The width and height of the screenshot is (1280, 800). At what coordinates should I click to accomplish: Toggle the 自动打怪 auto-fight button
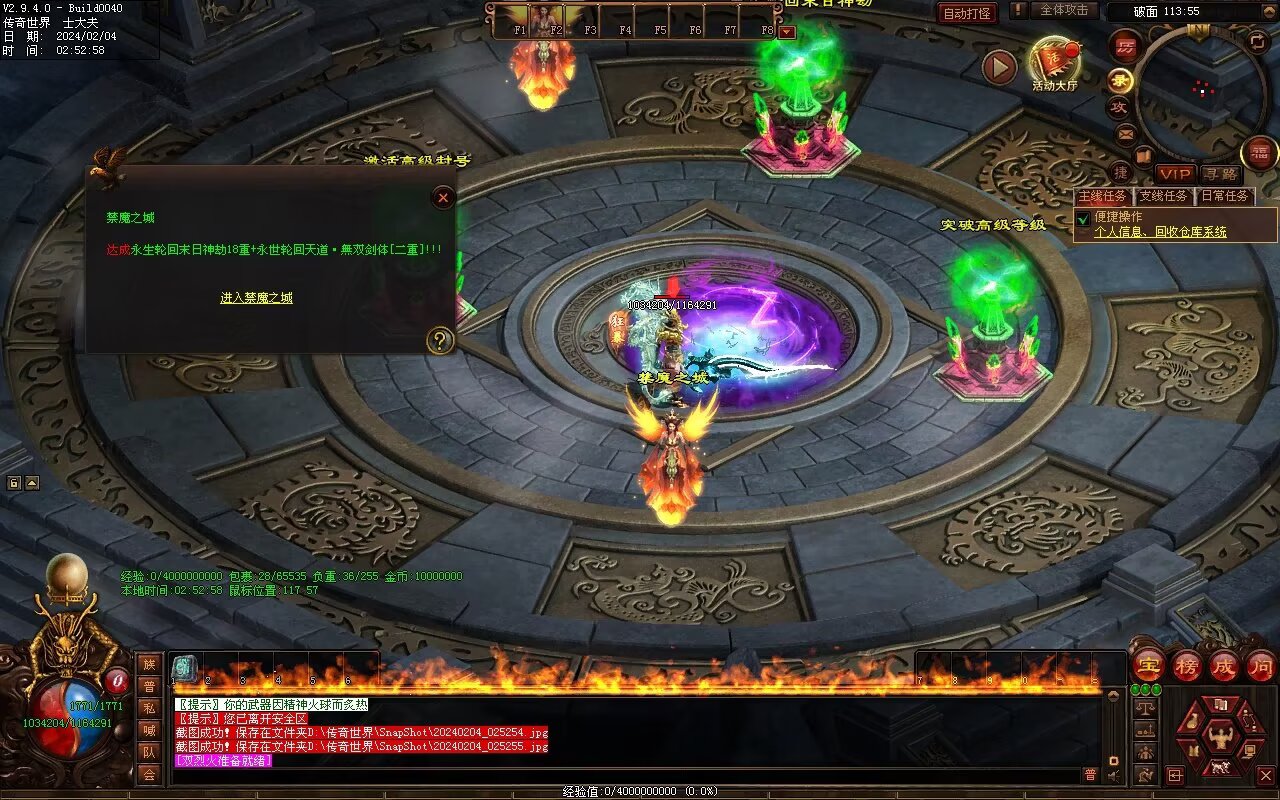(x=967, y=13)
